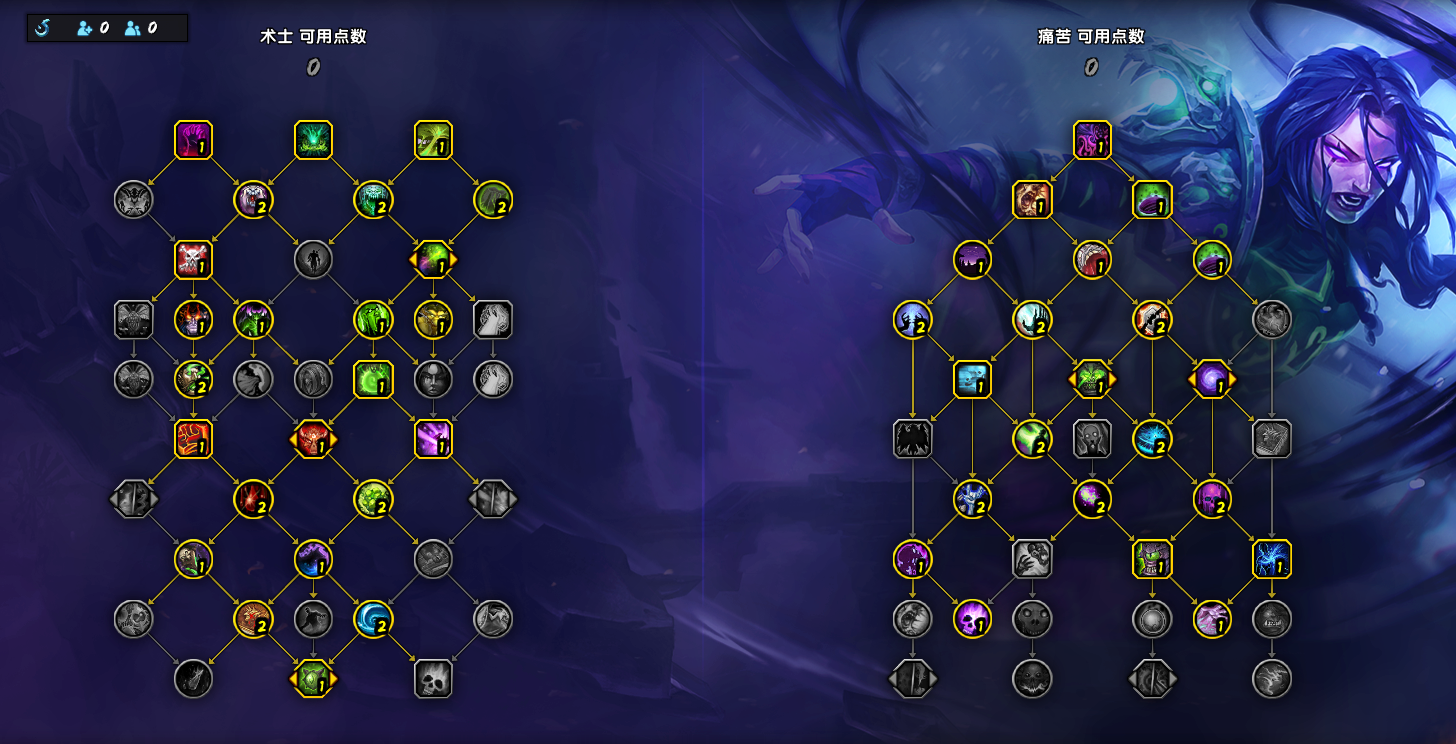The image size is (1456, 744).
Task: Click the 痛苦 可用点数 header
Action: (1090, 37)
